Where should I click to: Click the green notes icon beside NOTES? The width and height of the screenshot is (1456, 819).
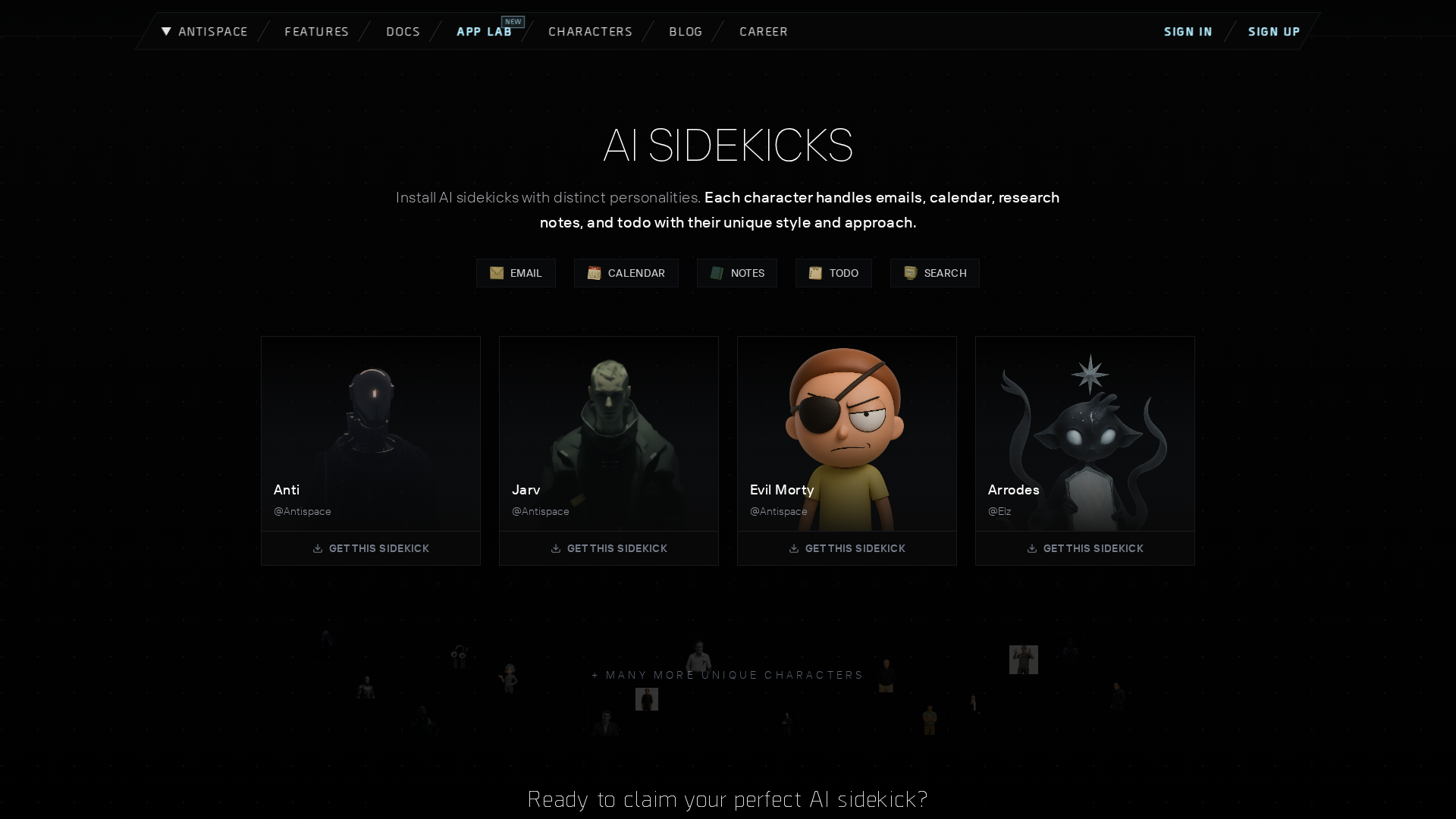tap(717, 273)
